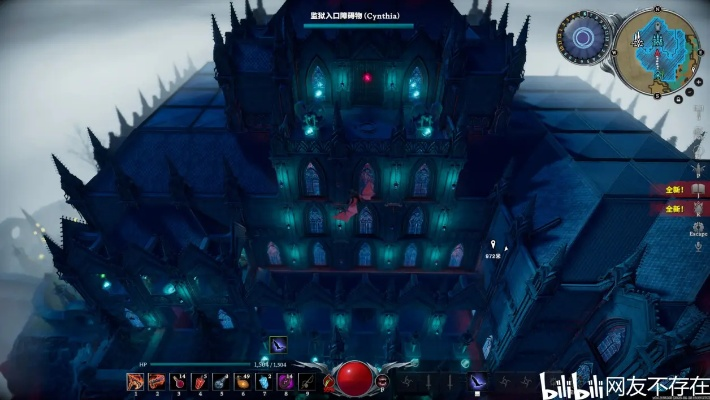Click the day-night cycle dial
The image size is (710, 400).
(x=582, y=39)
